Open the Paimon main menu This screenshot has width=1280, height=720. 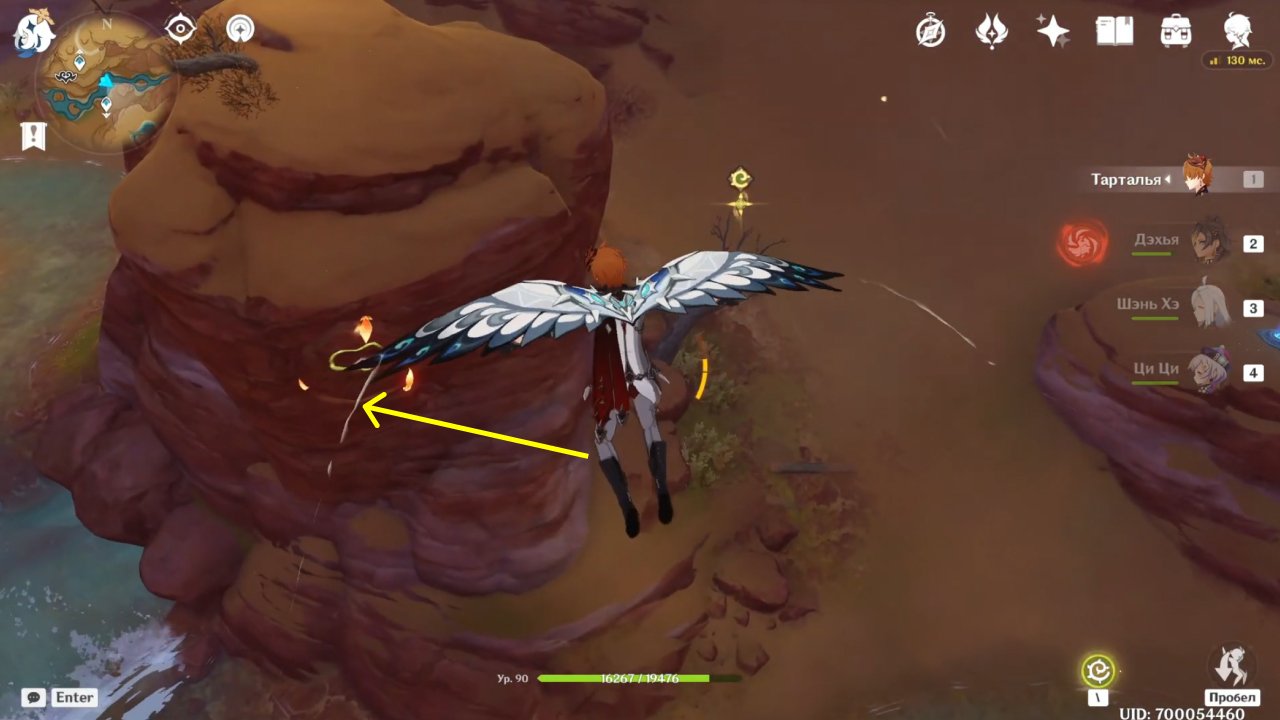tap(33, 31)
